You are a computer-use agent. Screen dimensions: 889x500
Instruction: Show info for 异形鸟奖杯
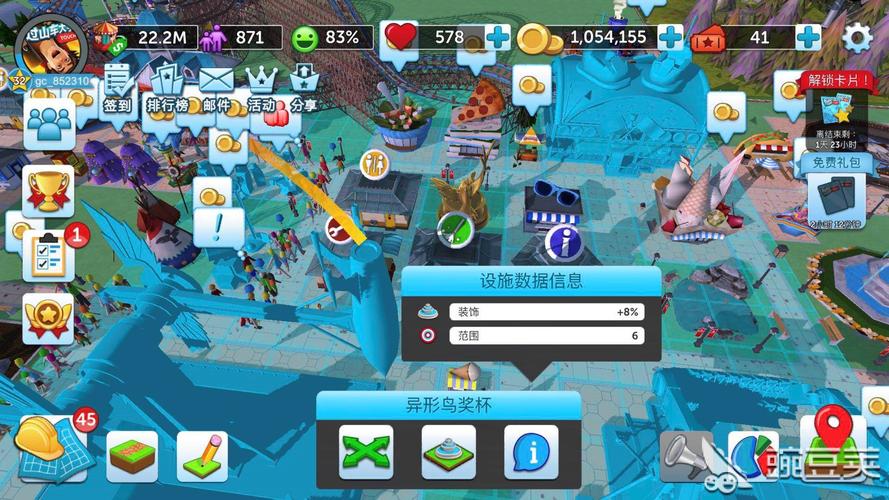click(530, 452)
